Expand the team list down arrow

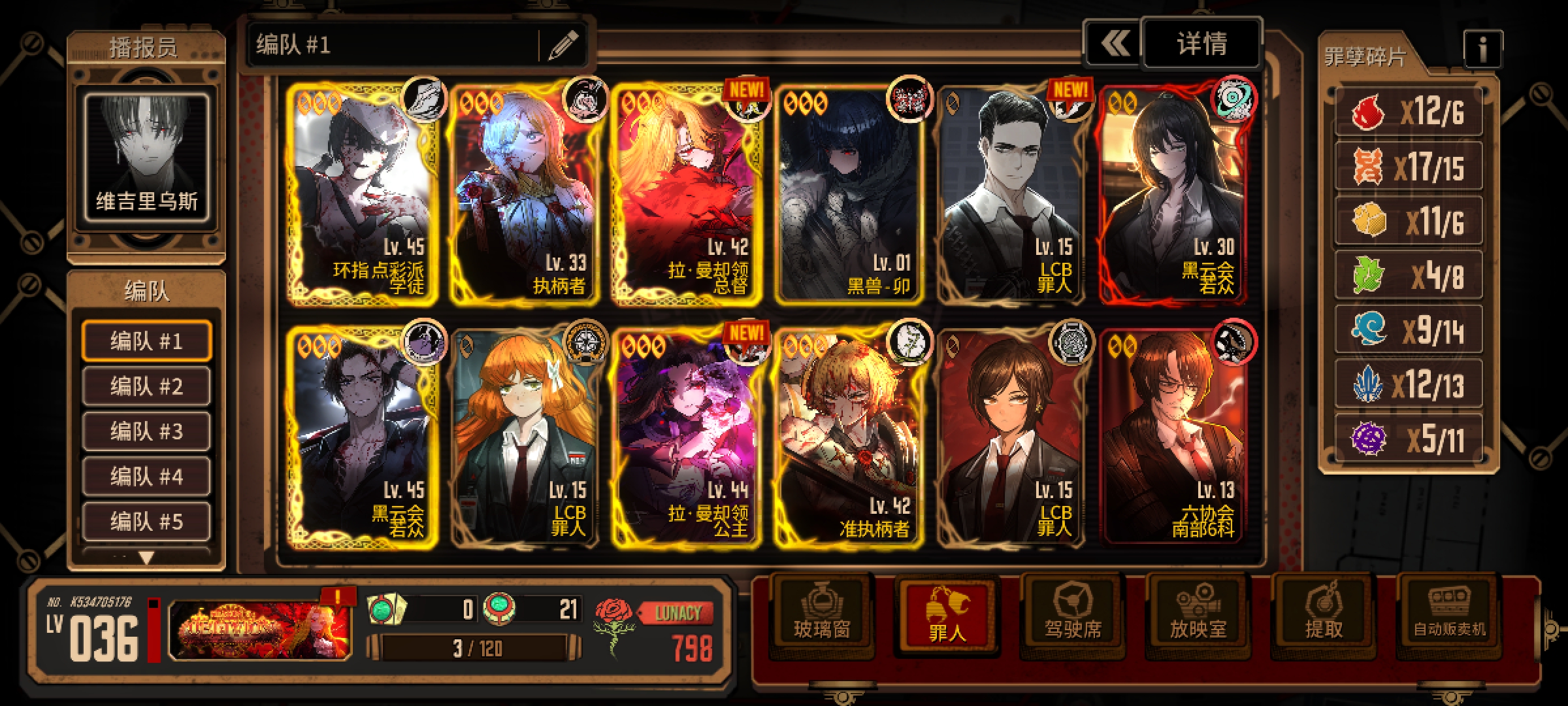pos(146,558)
